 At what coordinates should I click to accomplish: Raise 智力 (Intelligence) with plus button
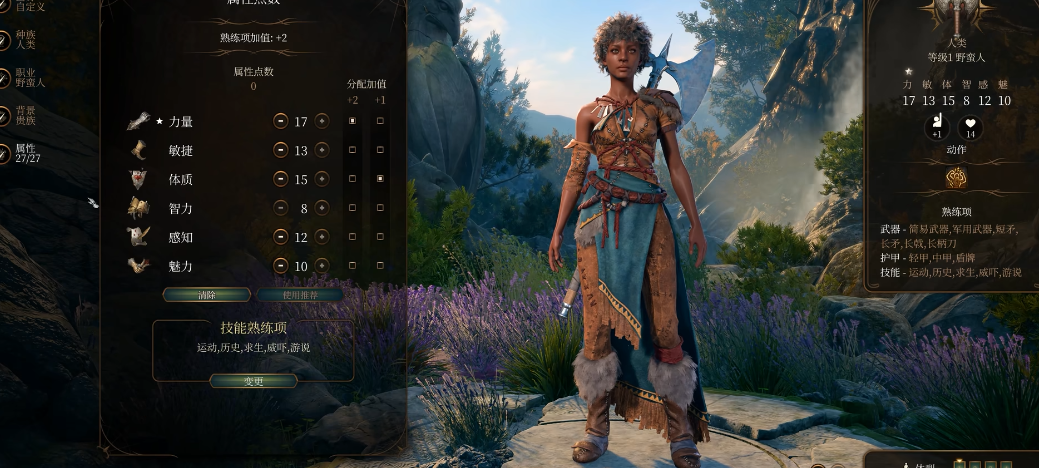click(322, 208)
